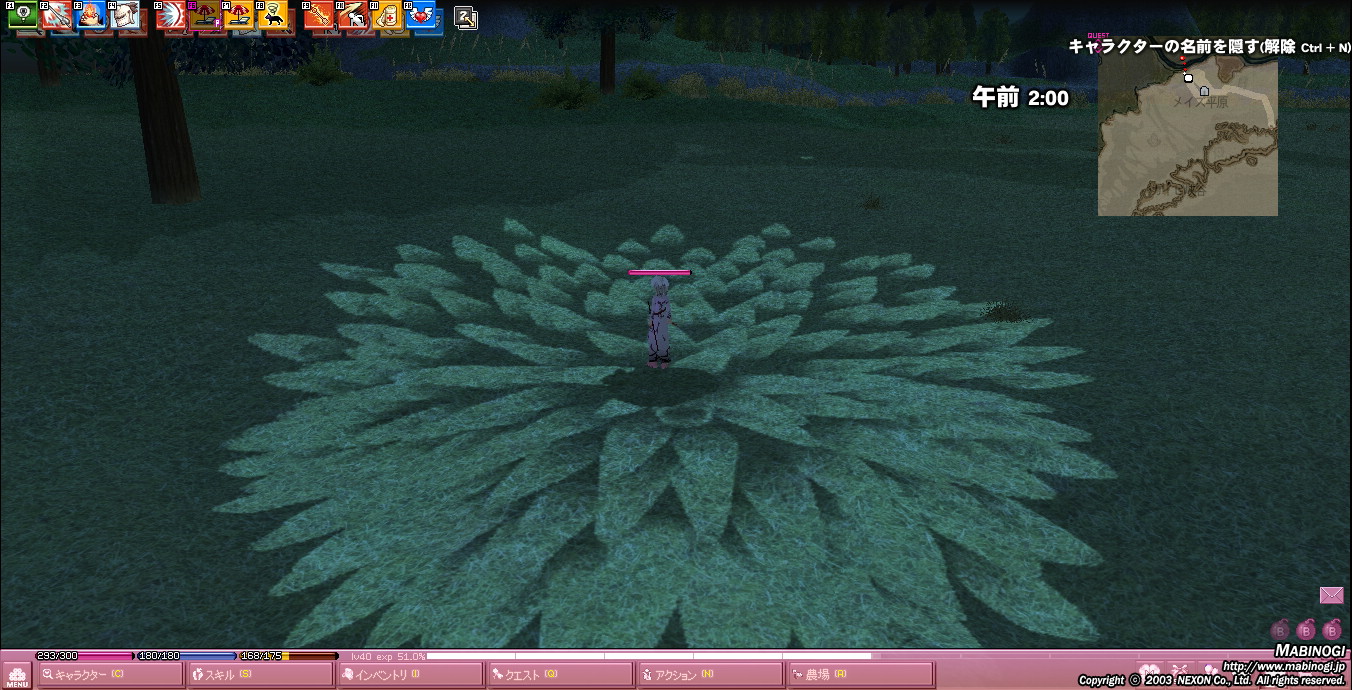Image resolution: width=1352 pixels, height=690 pixels.
Task: Activate the winged heart skill icon
Action: pos(420,15)
